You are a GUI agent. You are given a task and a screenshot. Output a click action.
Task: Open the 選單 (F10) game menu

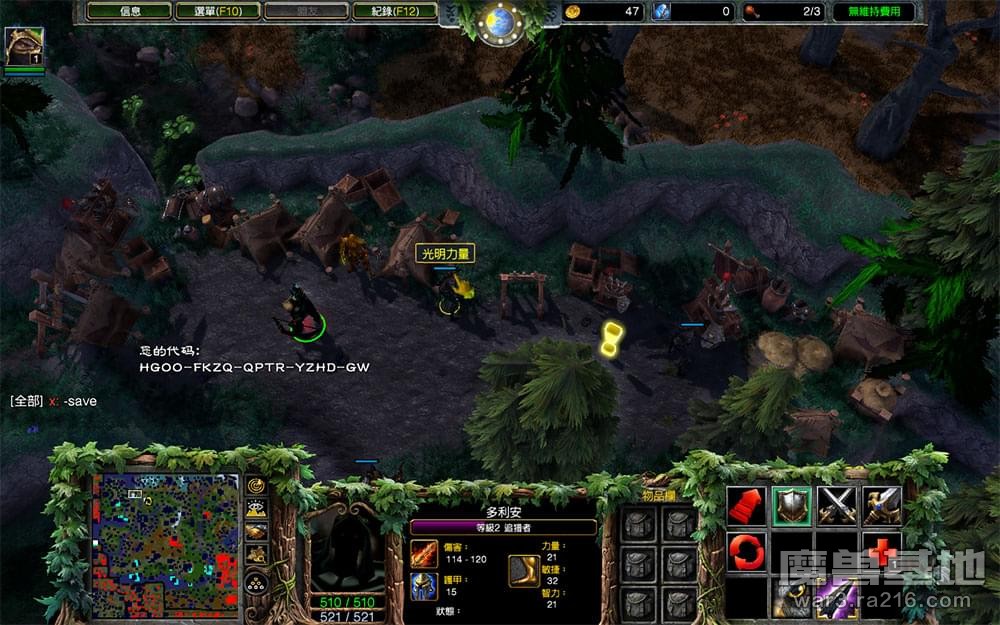(x=217, y=12)
